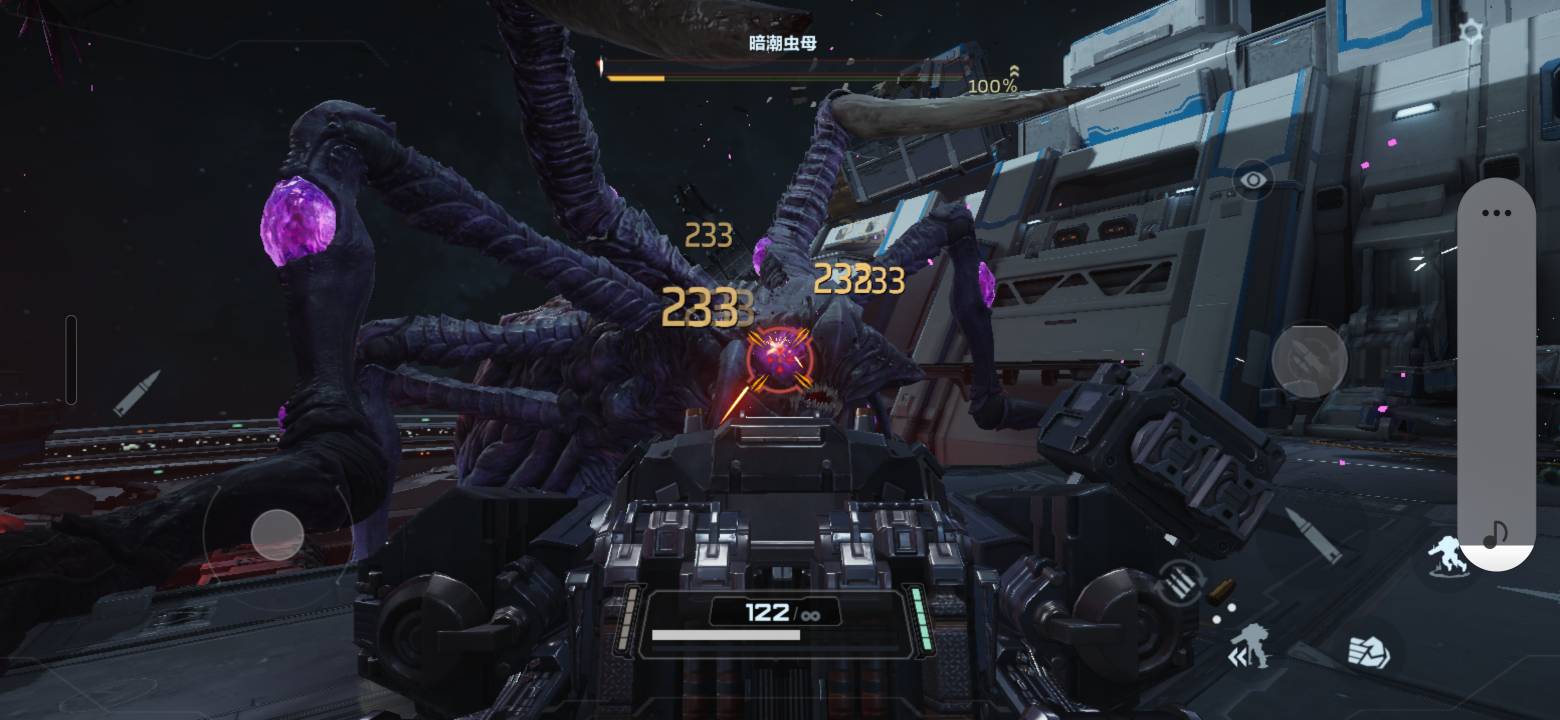Trigger the mech dash ability
The width and height of the screenshot is (1560, 720).
coord(1249,646)
